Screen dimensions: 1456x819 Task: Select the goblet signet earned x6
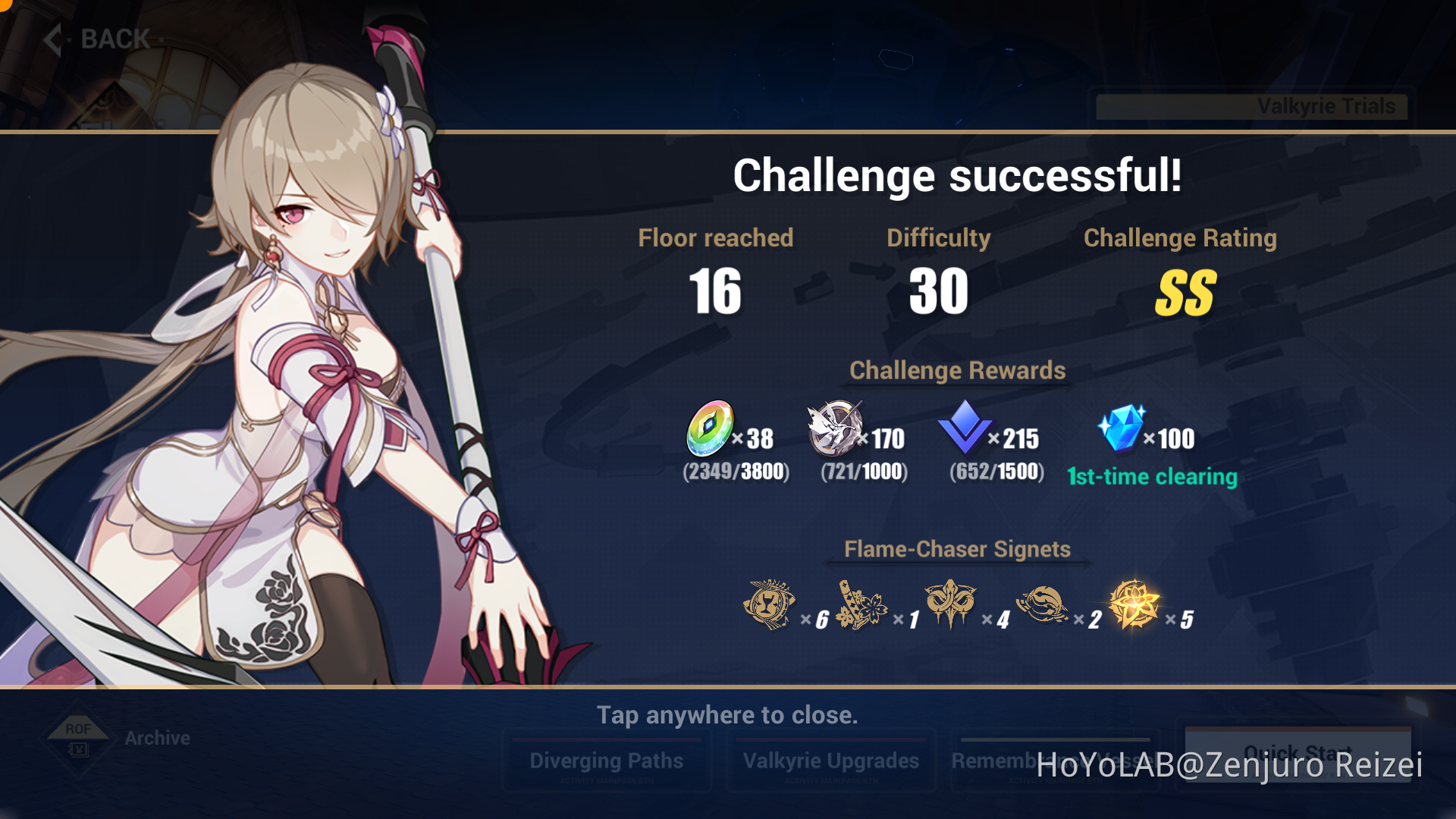point(770,604)
